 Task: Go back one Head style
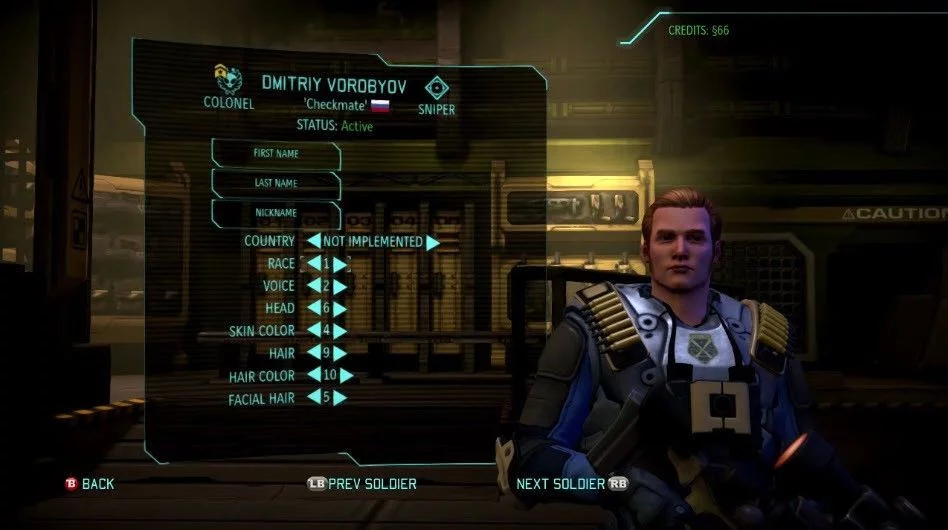[313, 309]
